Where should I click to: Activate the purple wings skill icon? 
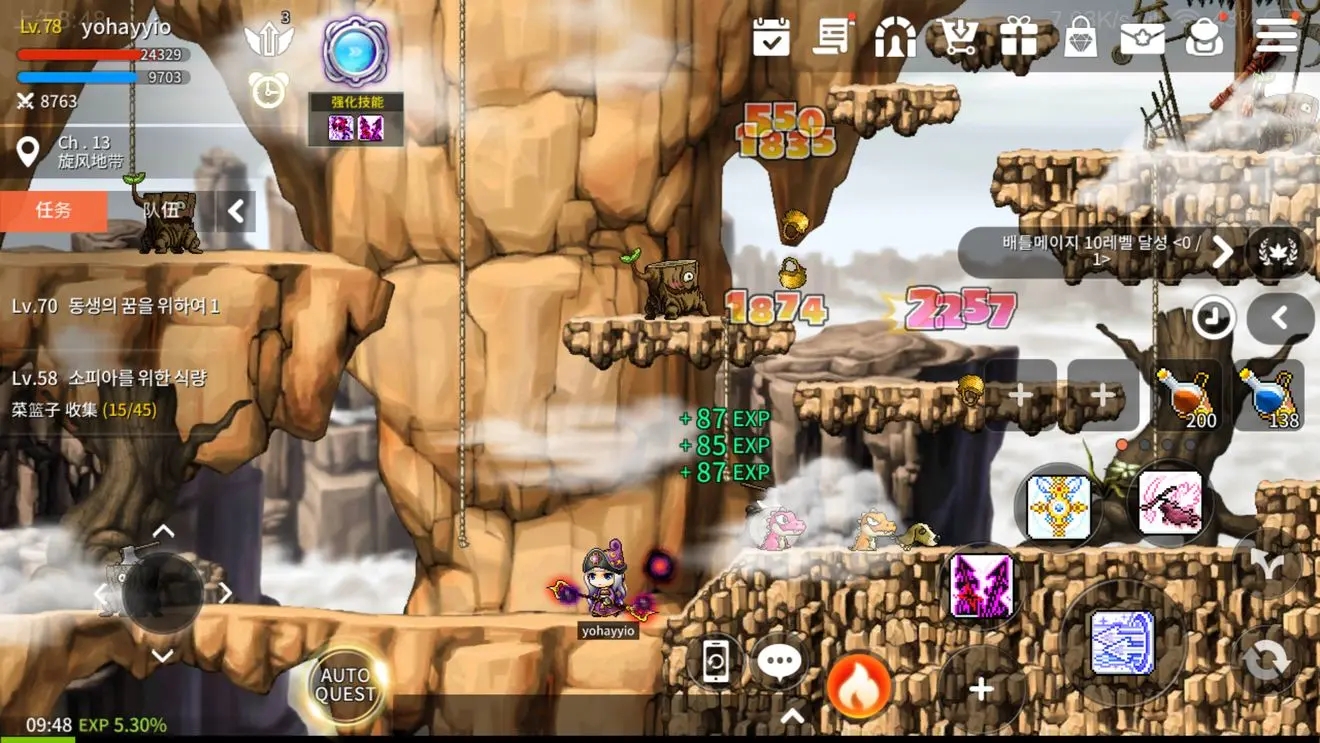click(x=982, y=587)
